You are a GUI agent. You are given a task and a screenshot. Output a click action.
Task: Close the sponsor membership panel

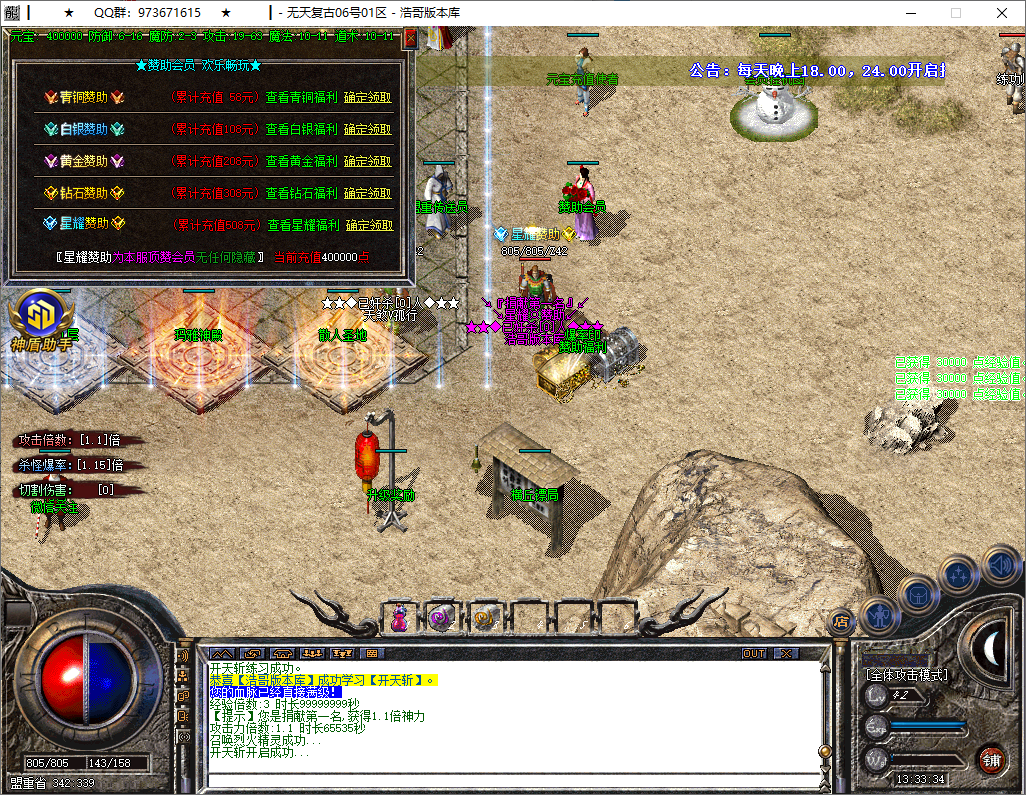(x=410, y=40)
